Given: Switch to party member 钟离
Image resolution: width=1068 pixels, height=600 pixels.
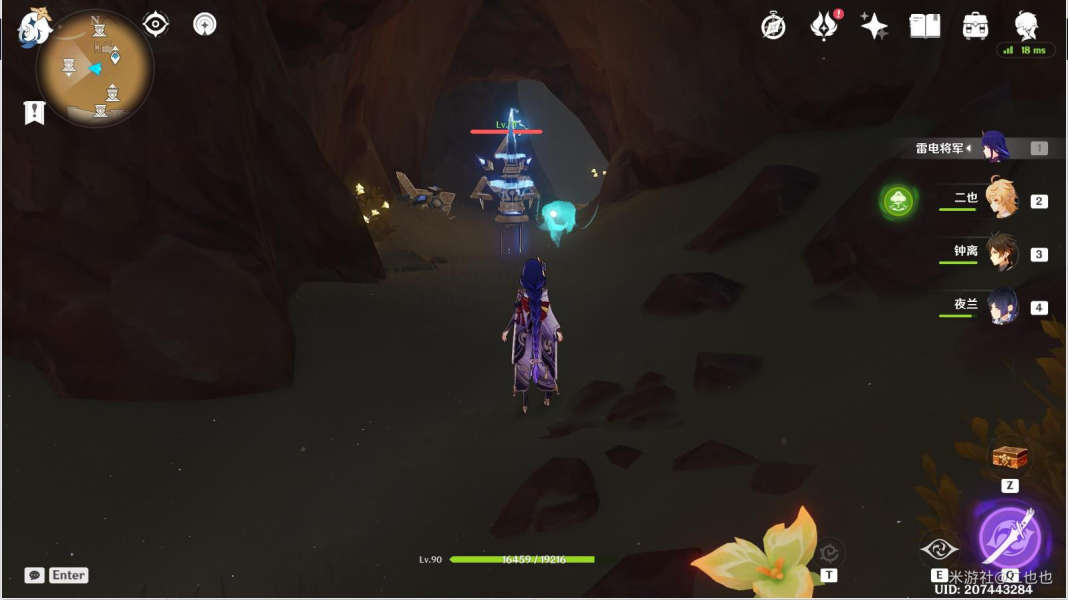Looking at the screenshot, I should point(1001,252).
